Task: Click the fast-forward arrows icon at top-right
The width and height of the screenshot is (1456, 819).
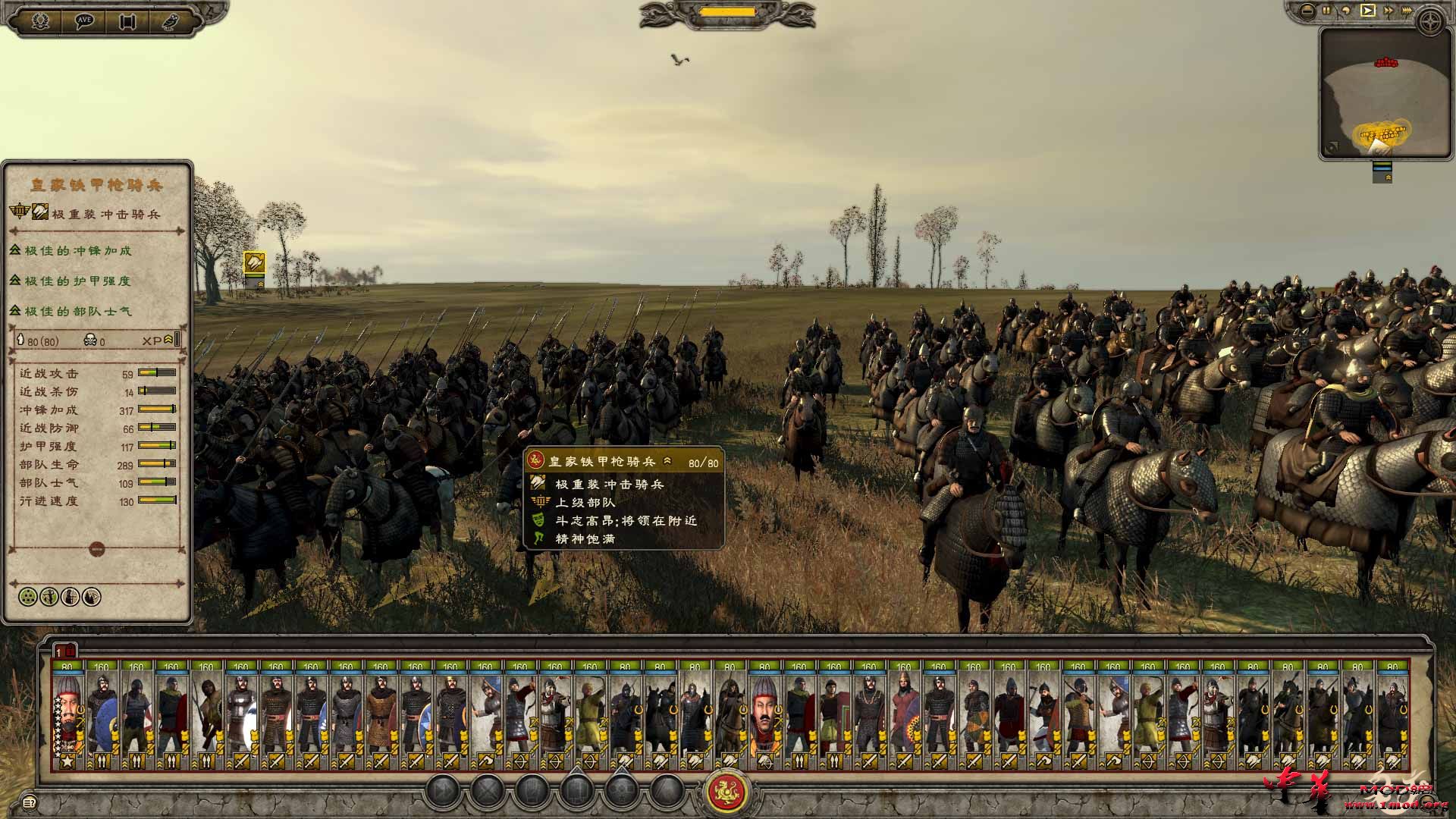Action: [x=1389, y=10]
